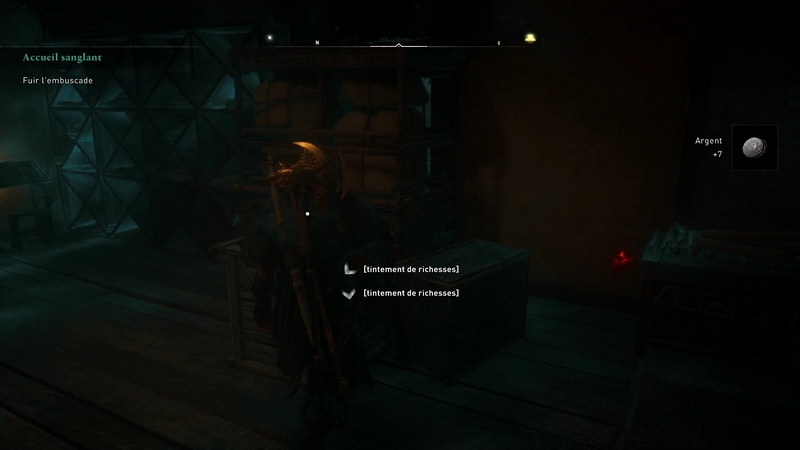Viewport: 800px width, 450px height.
Task: Open the Accueil sanglant quest tracker
Action: pos(62,58)
